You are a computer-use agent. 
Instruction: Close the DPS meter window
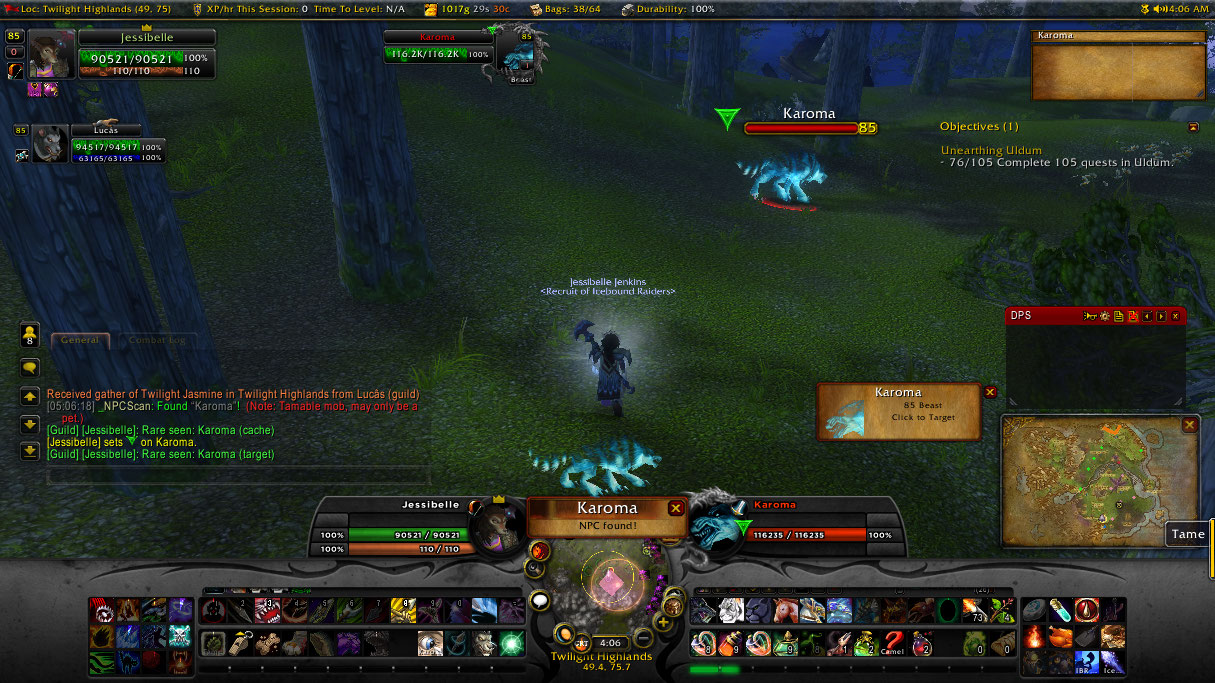click(x=1175, y=316)
